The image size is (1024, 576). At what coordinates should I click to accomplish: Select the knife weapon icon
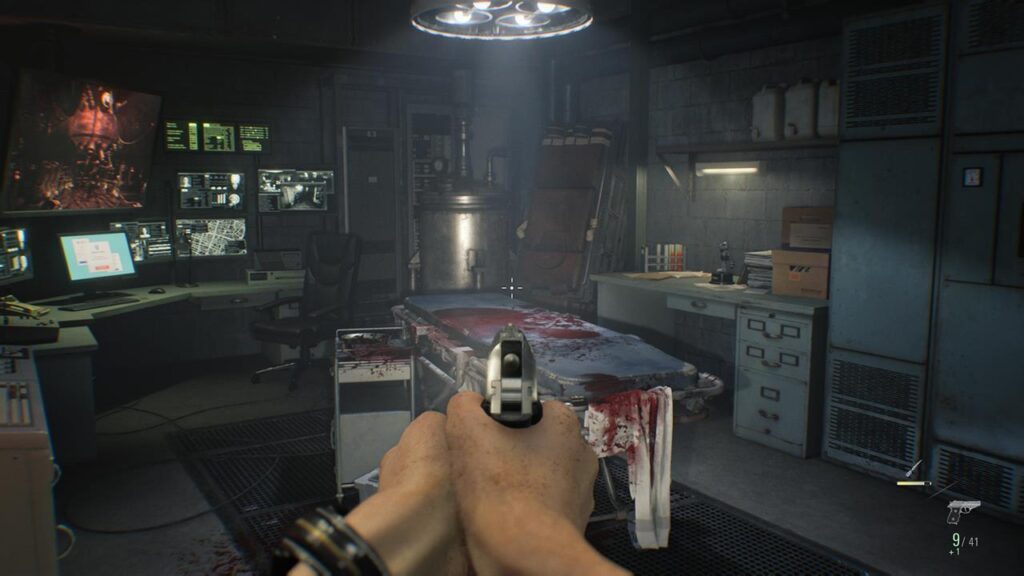pos(914,470)
